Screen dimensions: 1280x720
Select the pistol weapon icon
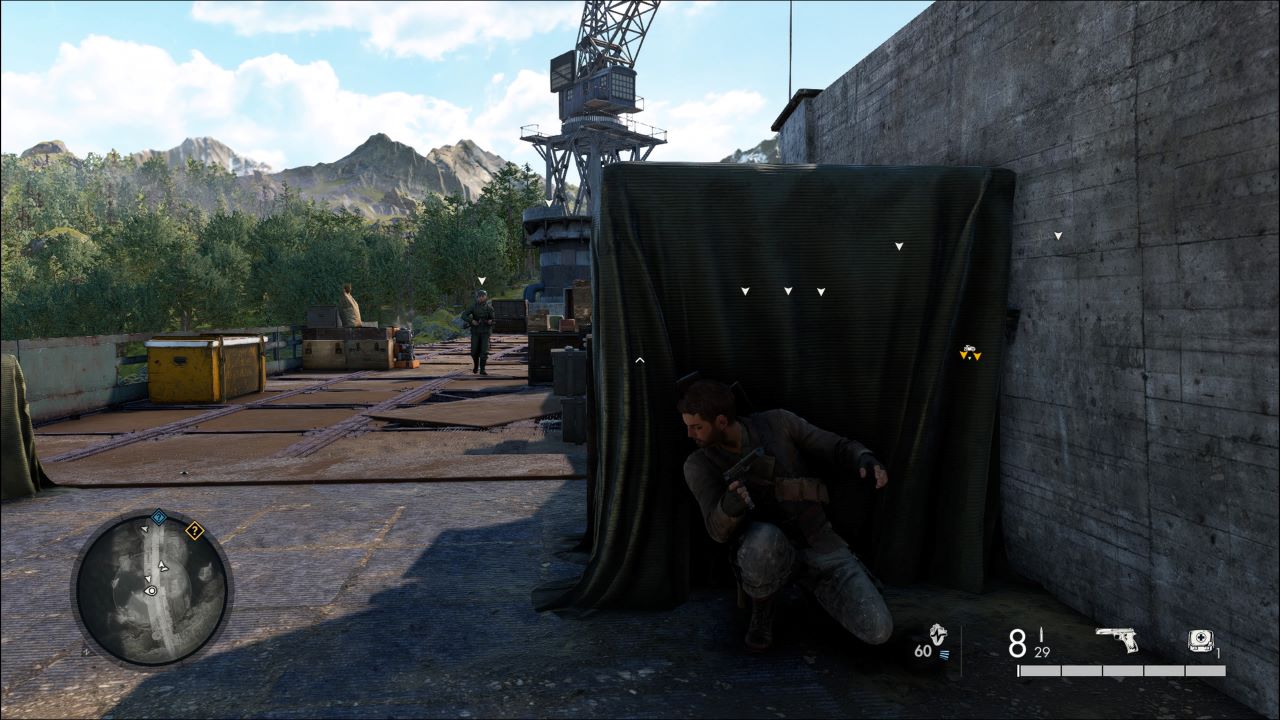1117,639
